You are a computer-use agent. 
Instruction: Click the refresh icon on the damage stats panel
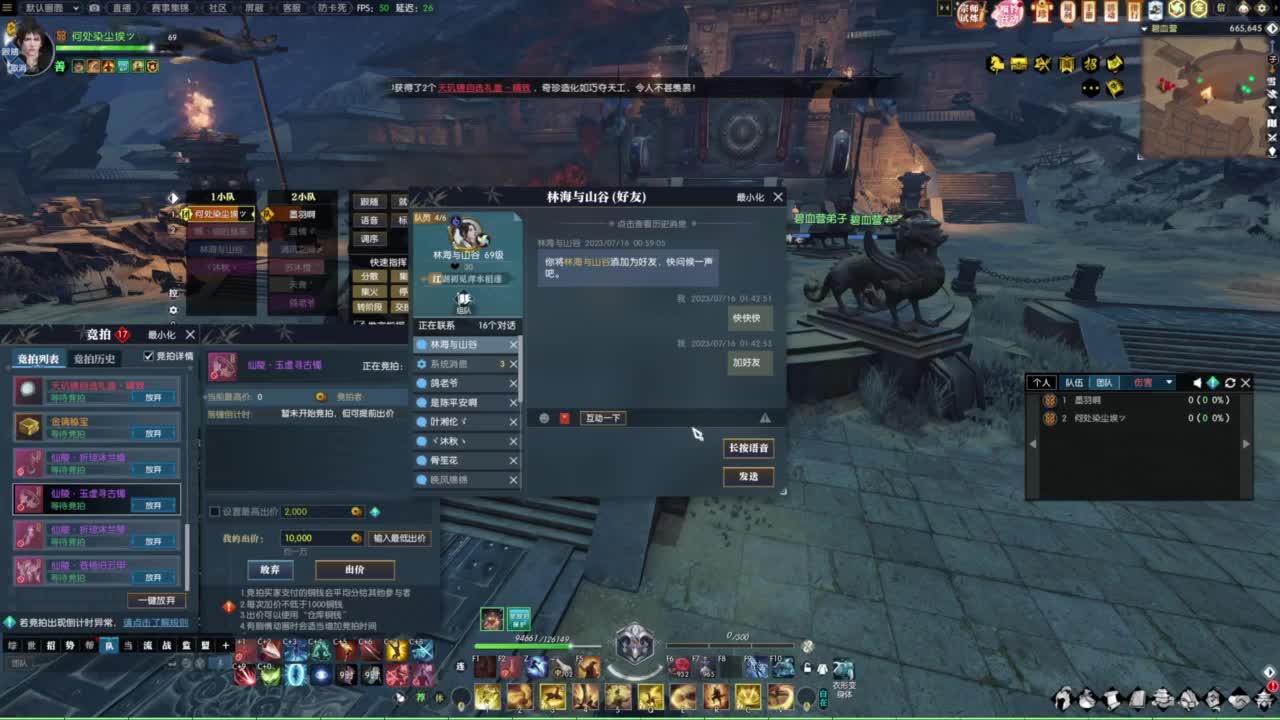(x=1229, y=383)
